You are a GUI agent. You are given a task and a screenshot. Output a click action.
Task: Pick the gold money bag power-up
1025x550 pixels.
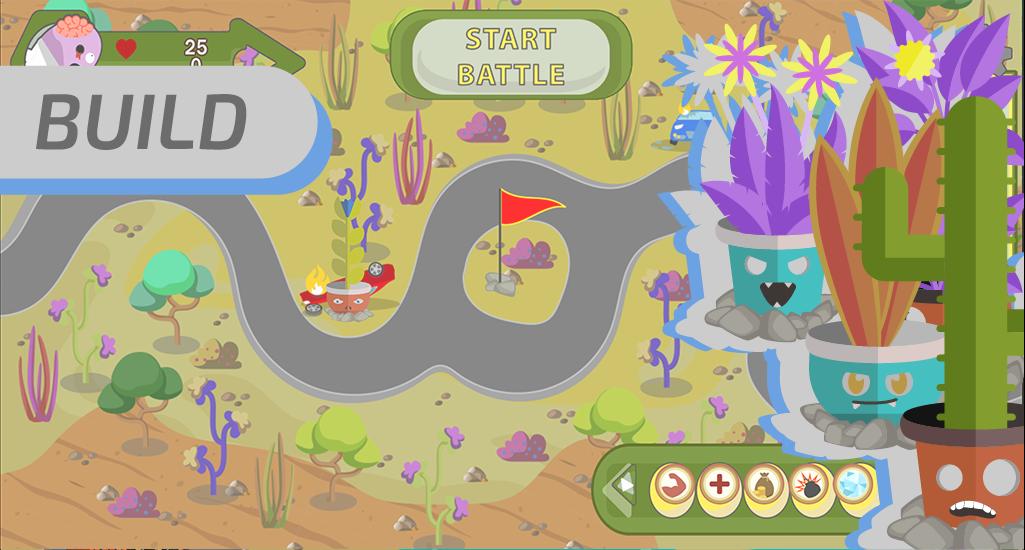(764, 487)
